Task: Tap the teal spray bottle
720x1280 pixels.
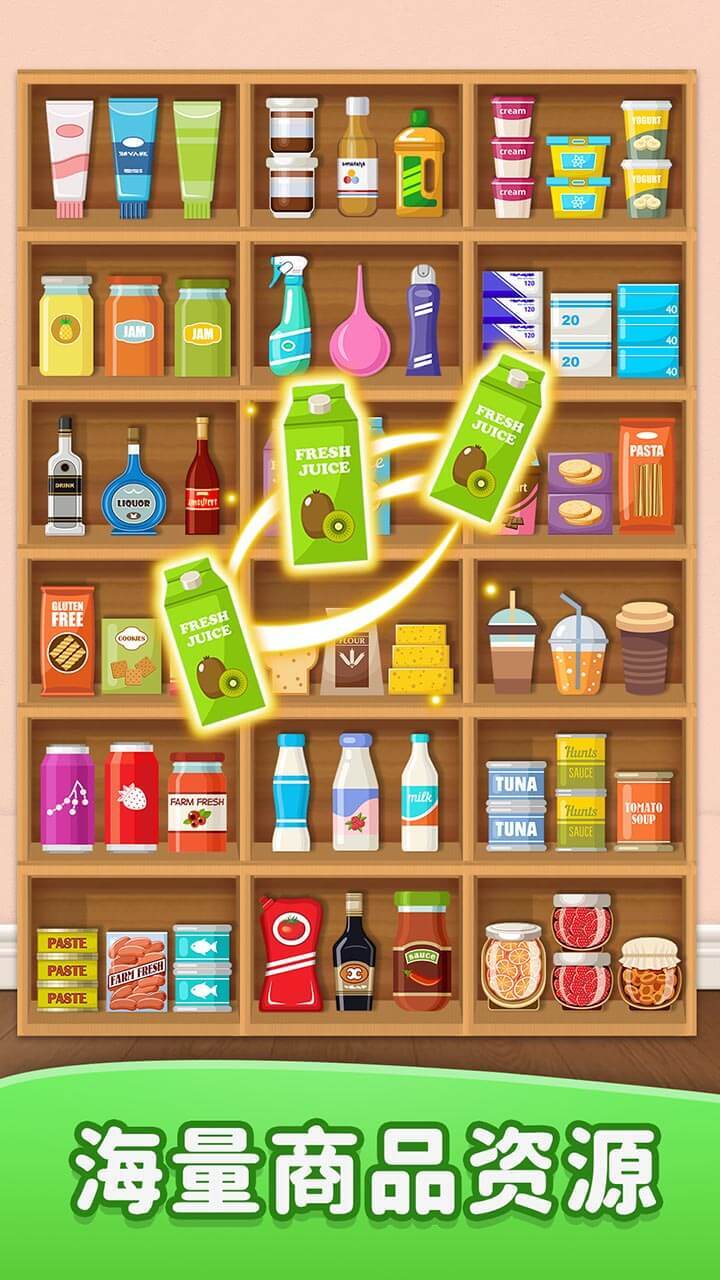Action: [289, 316]
